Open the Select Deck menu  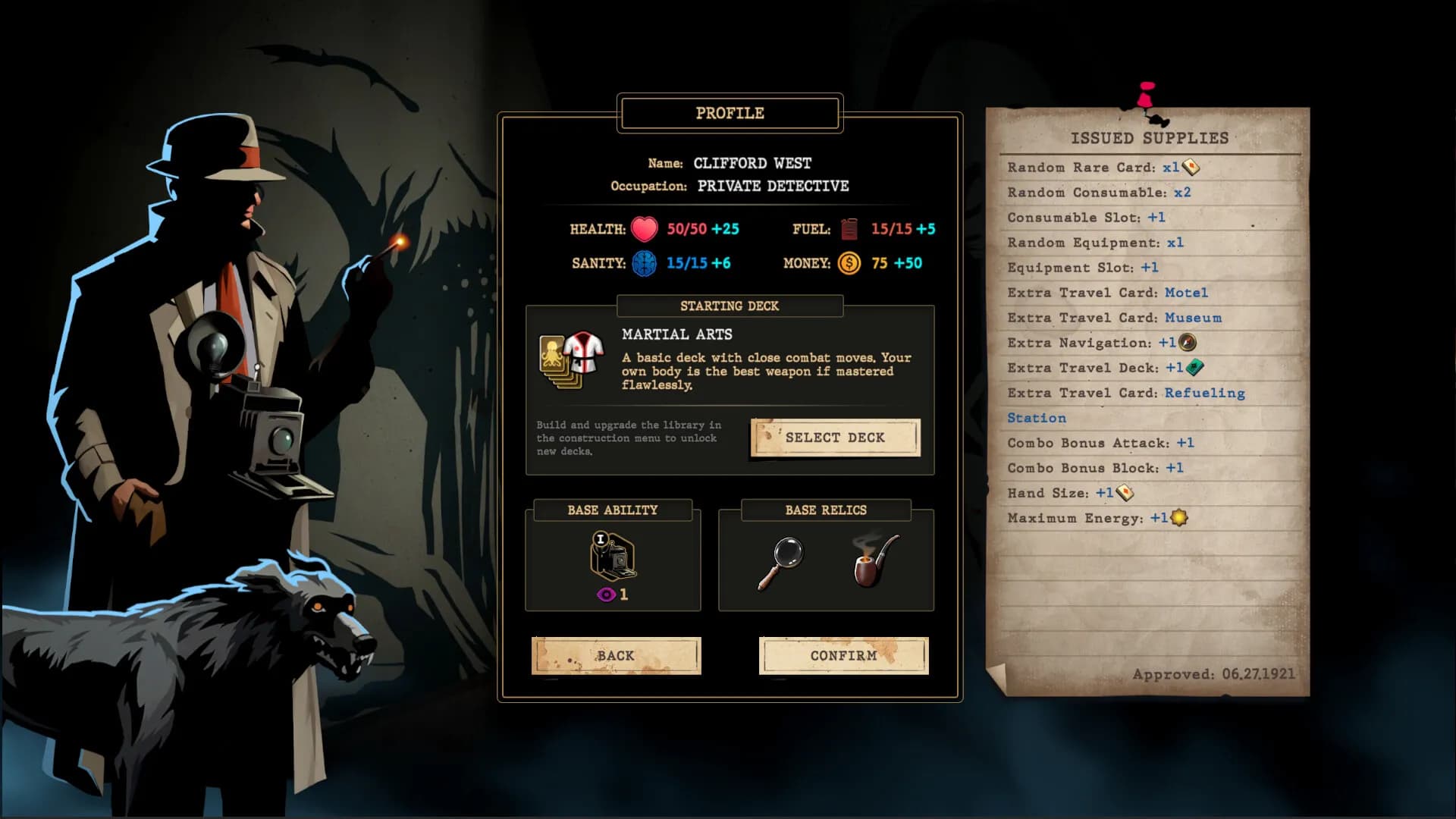click(x=835, y=438)
